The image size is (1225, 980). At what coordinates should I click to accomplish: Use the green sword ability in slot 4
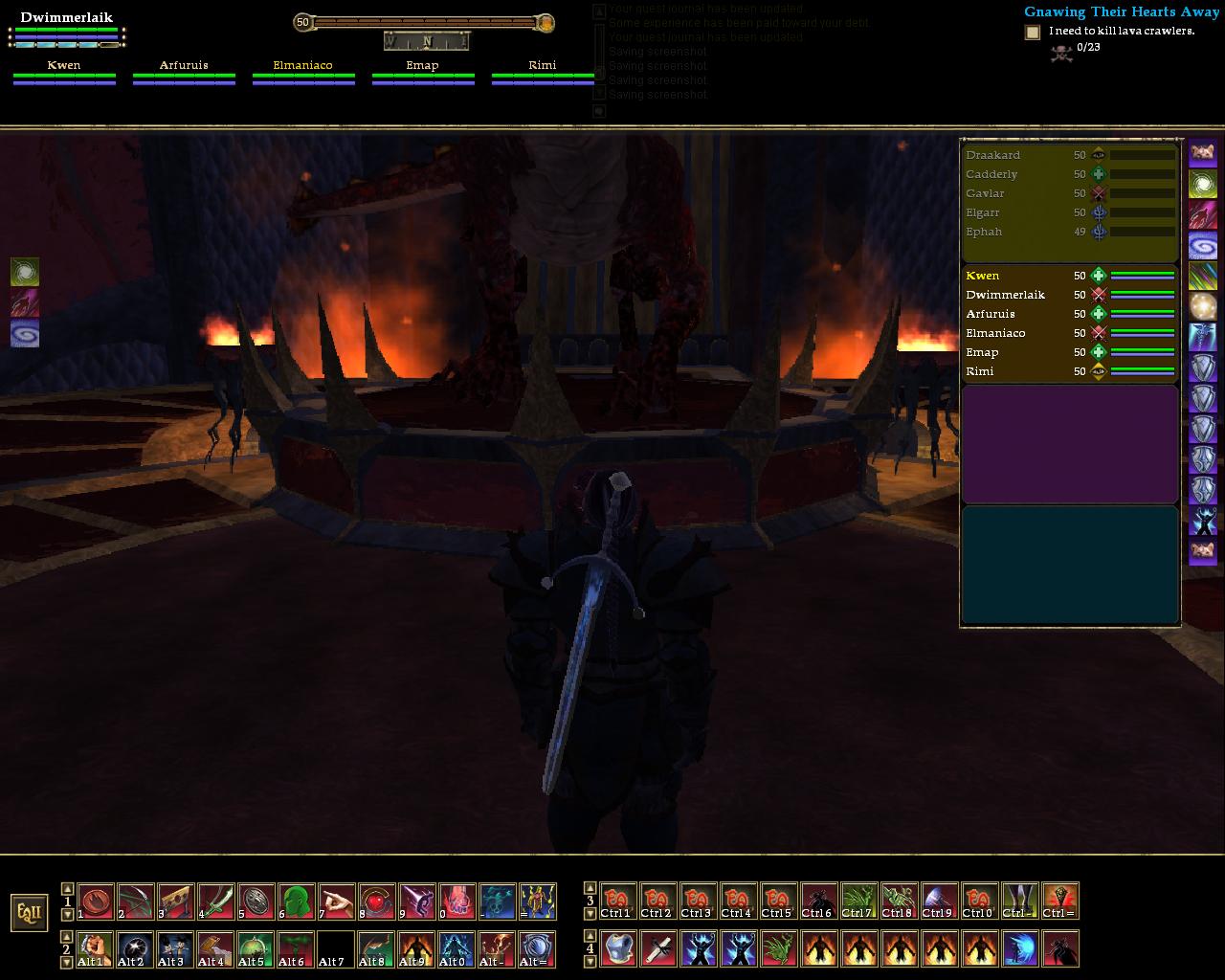[x=216, y=902]
